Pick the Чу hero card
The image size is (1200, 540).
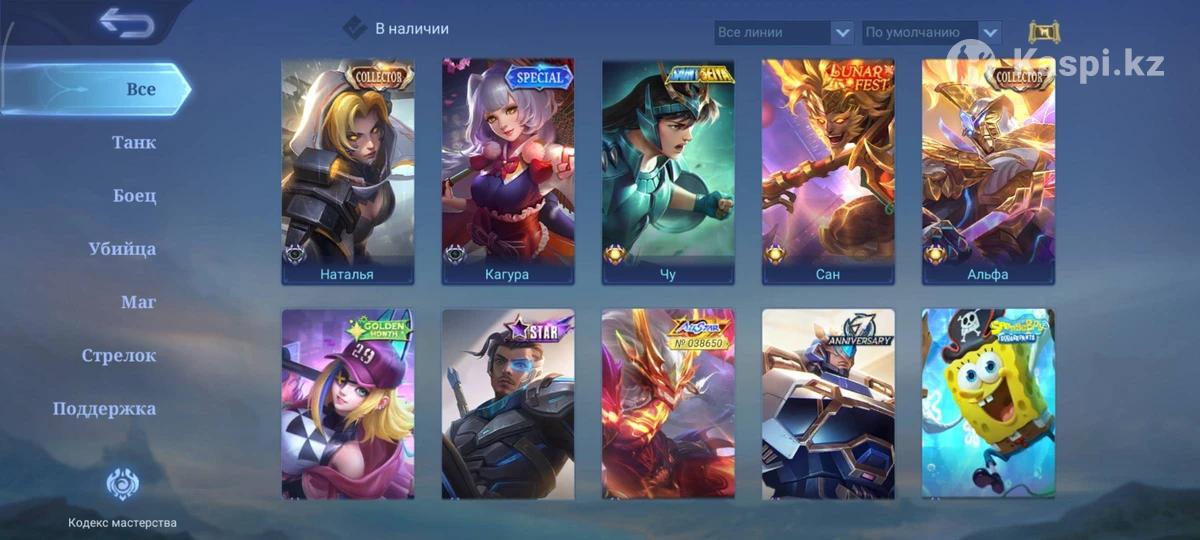668,171
